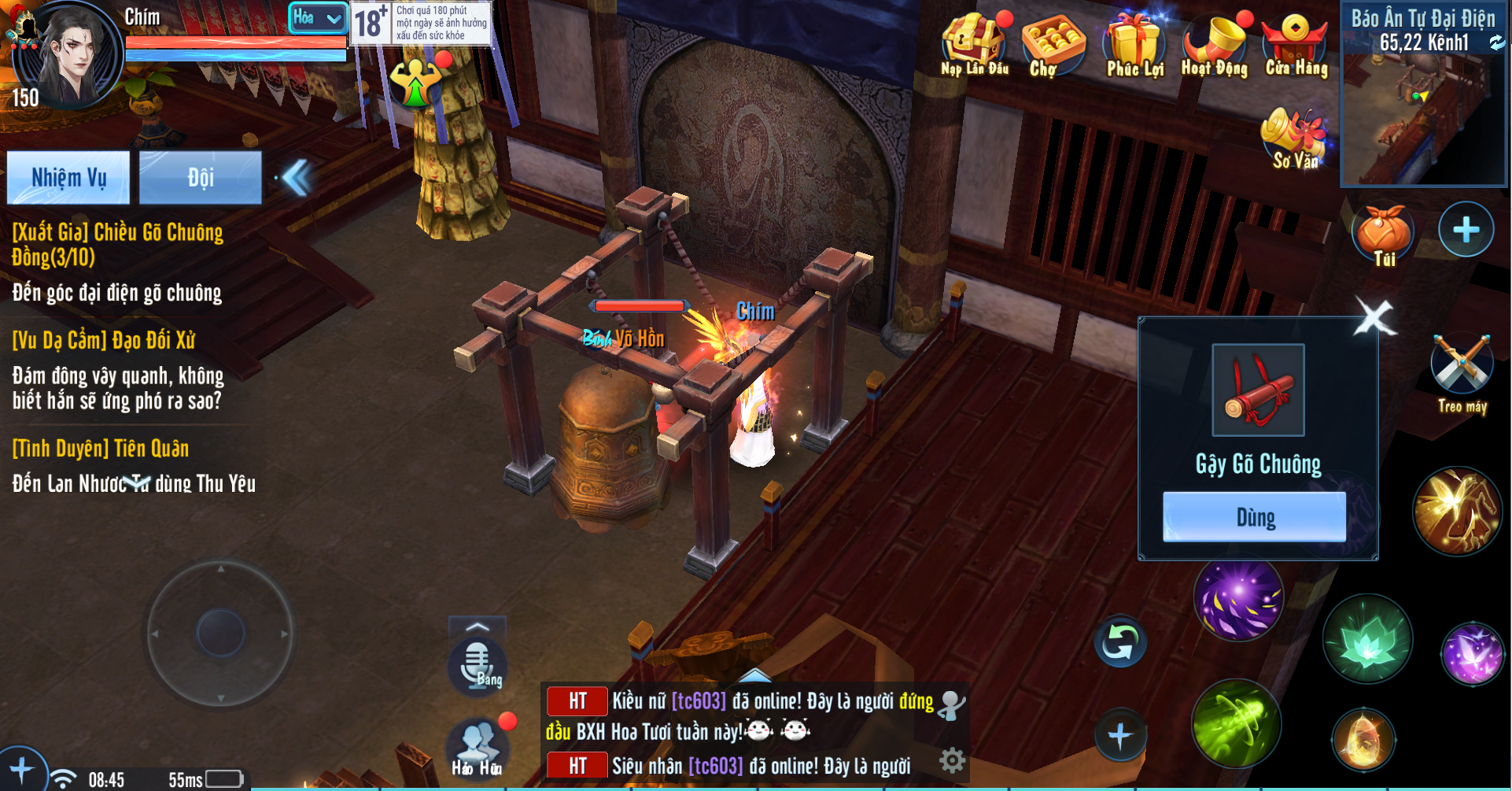Open the Nạp Lần Đầu treasure chest

[x=975, y=44]
